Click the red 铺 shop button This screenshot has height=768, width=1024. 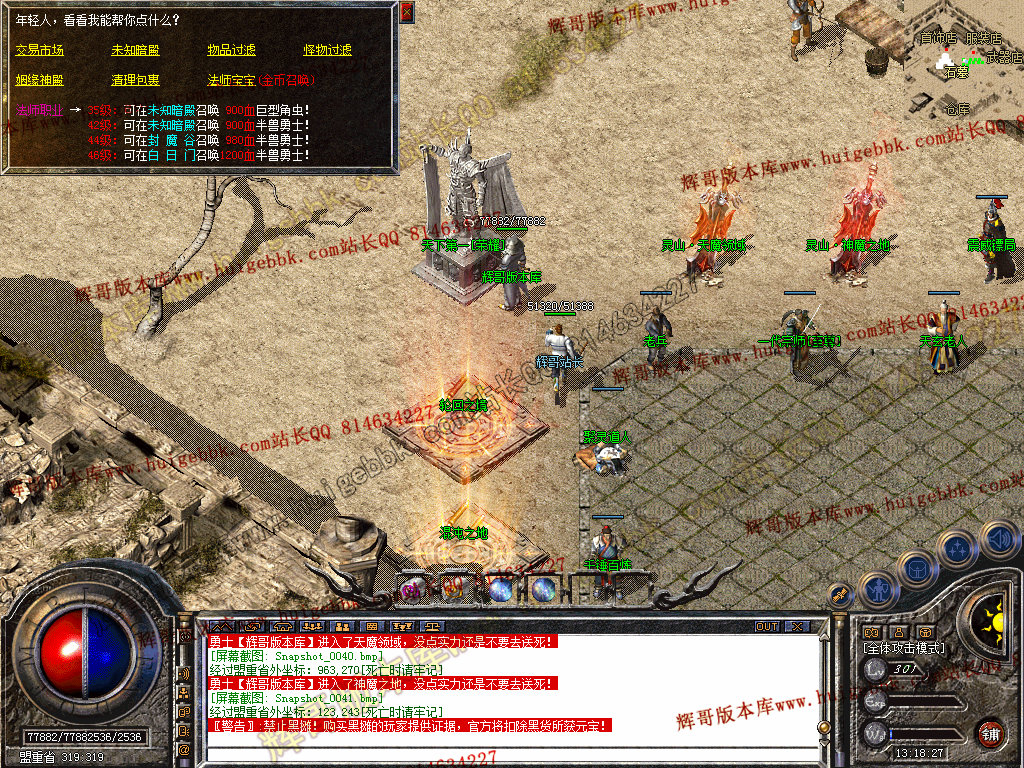(x=990, y=732)
